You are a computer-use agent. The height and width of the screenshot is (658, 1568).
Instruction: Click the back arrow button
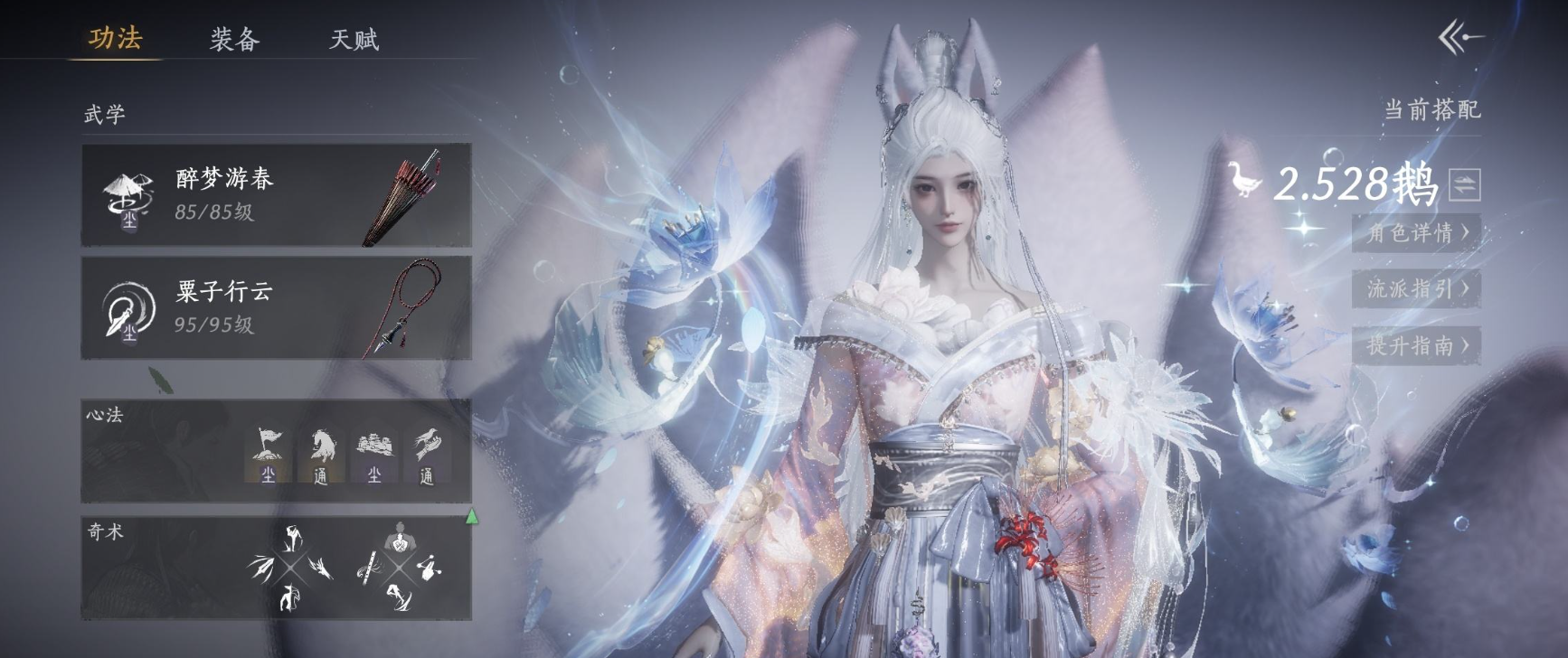coord(1459,38)
